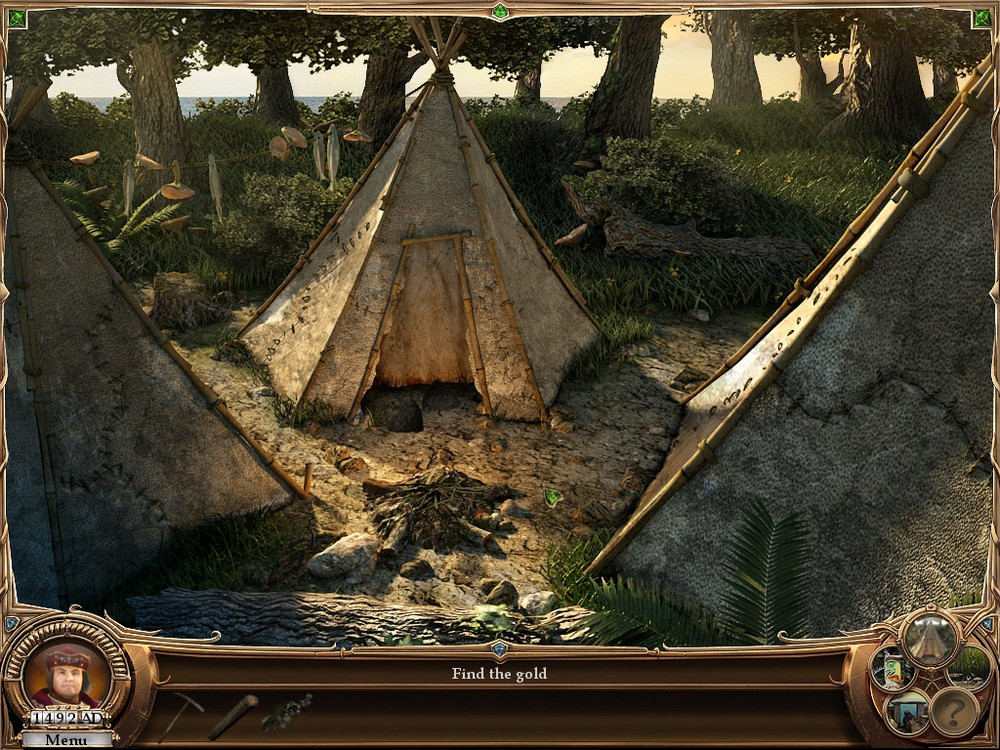Open the Menu button
Image resolution: width=1000 pixels, height=750 pixels.
point(66,740)
